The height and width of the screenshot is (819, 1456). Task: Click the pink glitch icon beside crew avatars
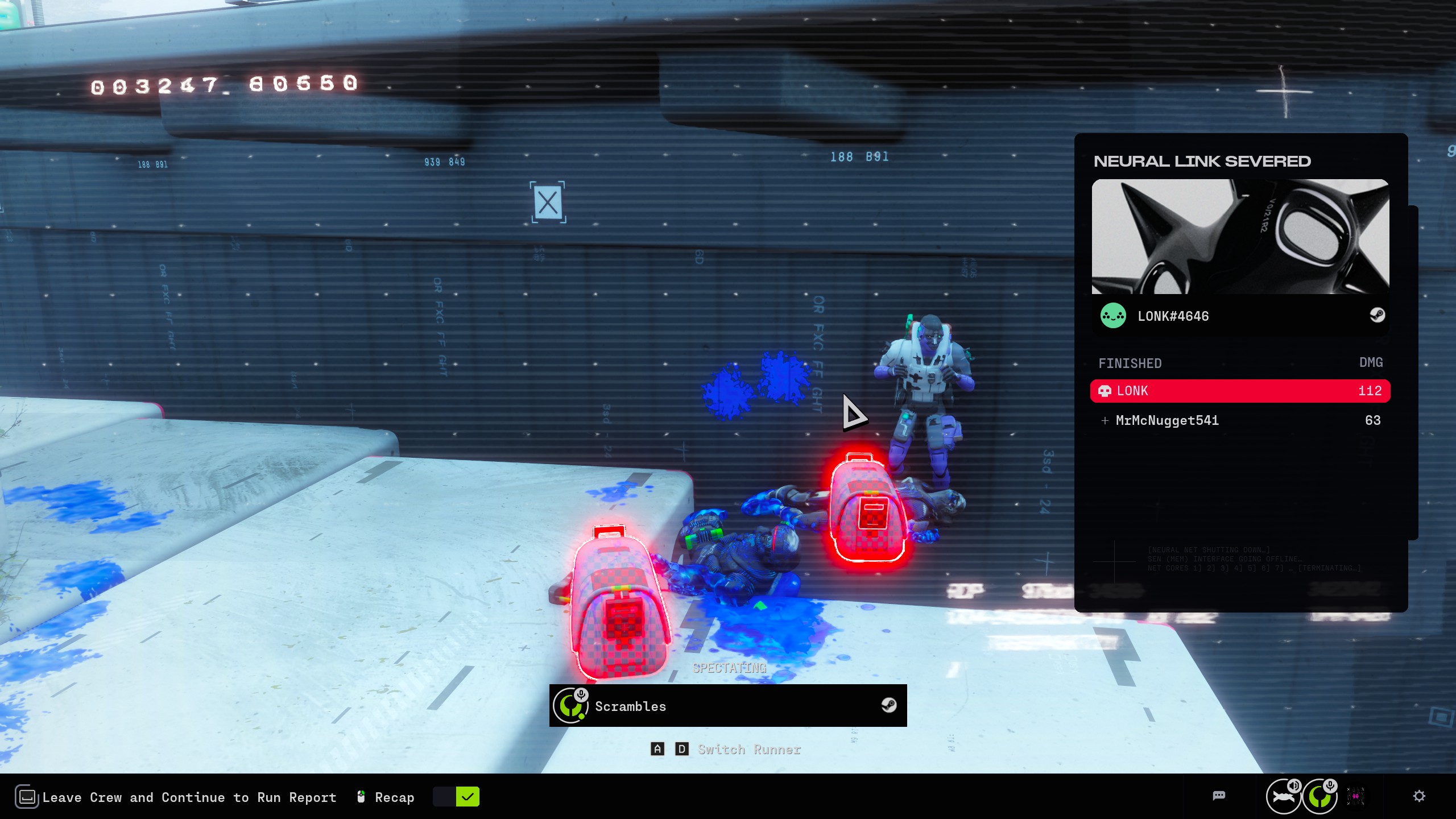click(x=1356, y=796)
